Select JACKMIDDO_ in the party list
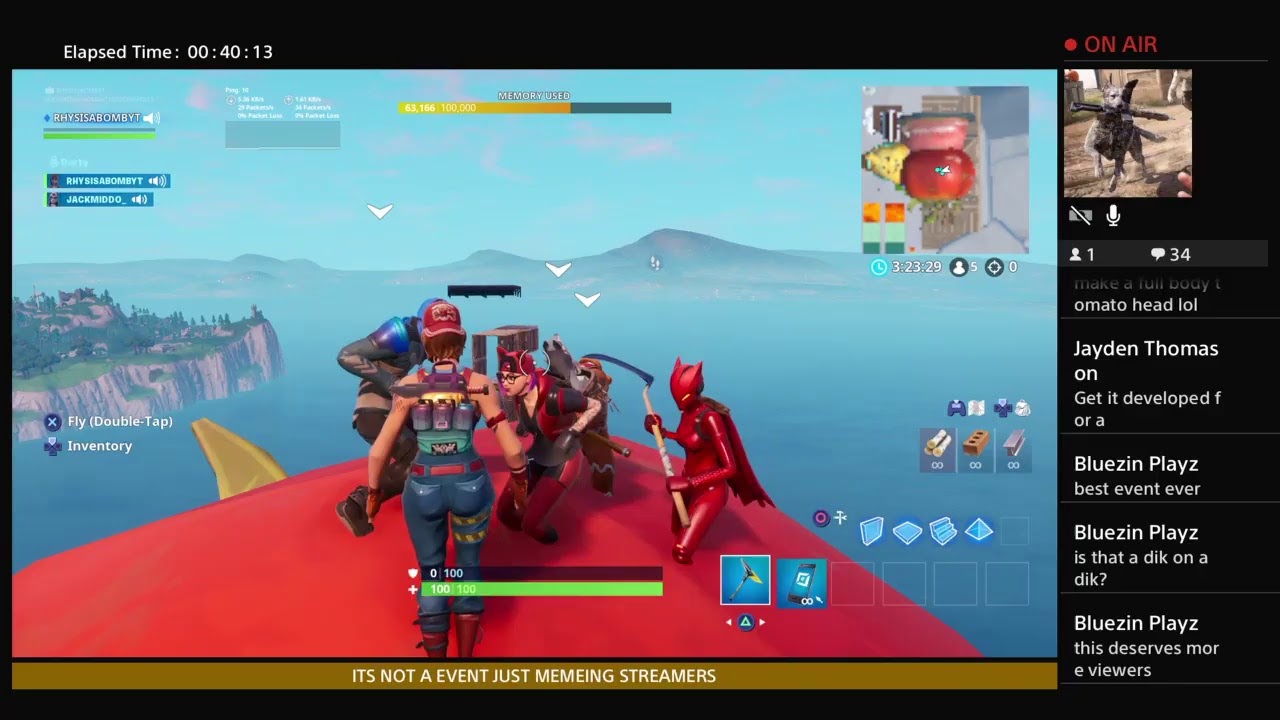Viewport: 1280px width, 720px height. pyautogui.click(x=96, y=199)
